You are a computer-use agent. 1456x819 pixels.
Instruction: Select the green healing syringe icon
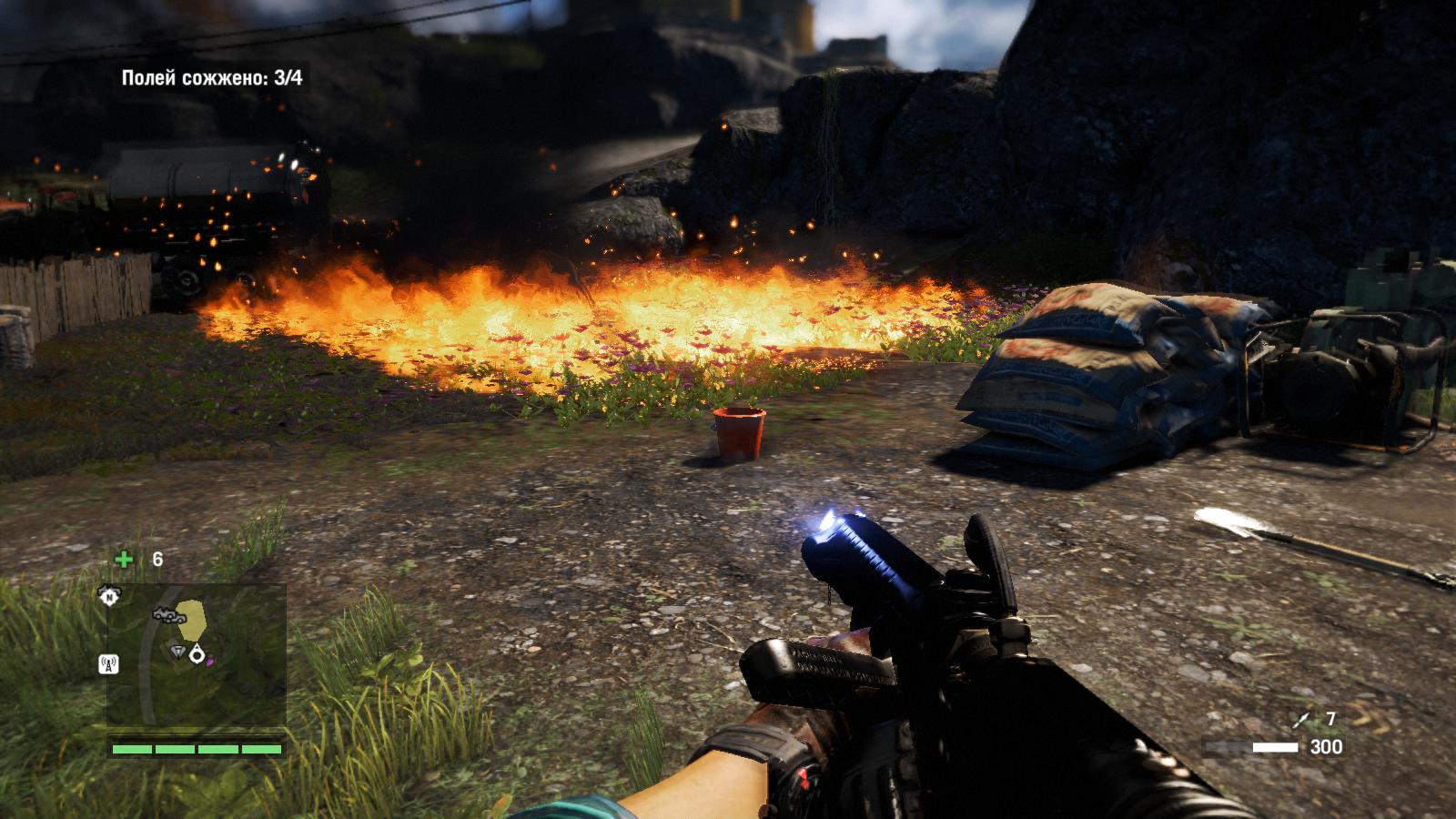point(125,559)
